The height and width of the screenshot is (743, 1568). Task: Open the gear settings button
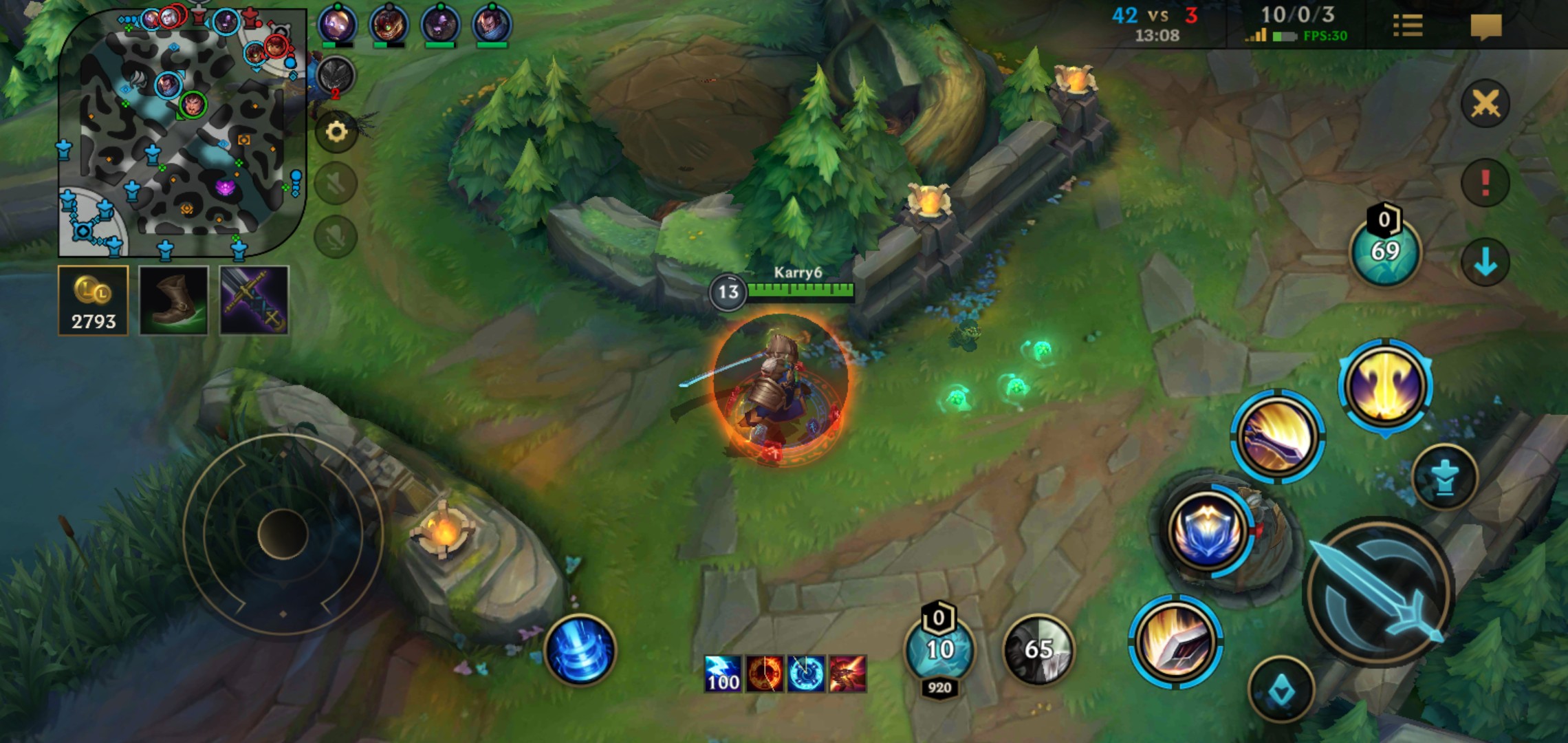[x=336, y=131]
